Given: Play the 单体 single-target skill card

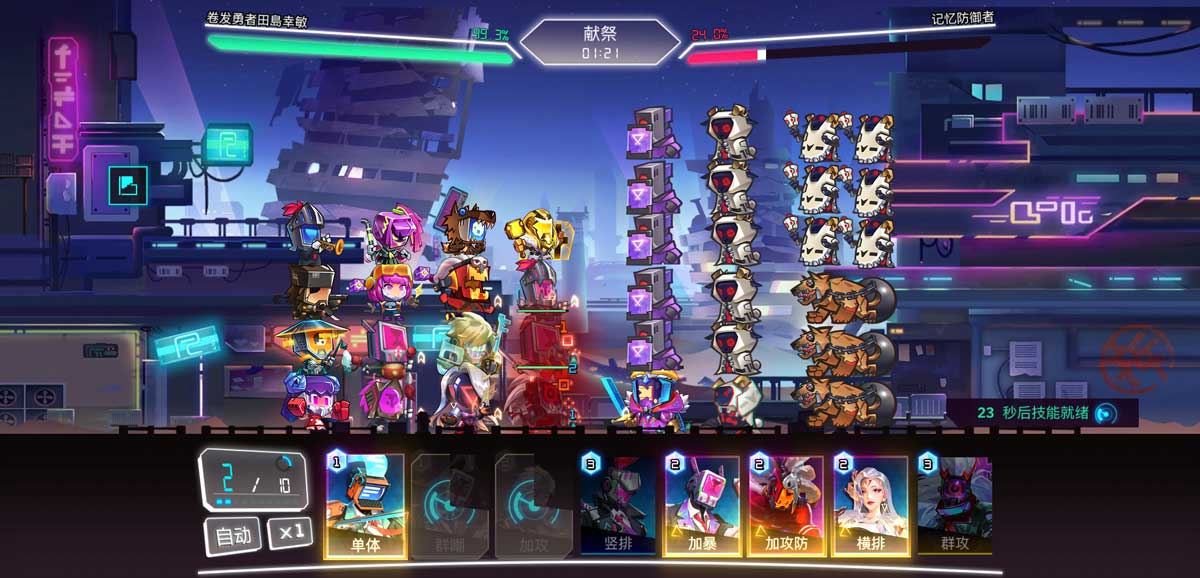Looking at the screenshot, I should point(365,505).
